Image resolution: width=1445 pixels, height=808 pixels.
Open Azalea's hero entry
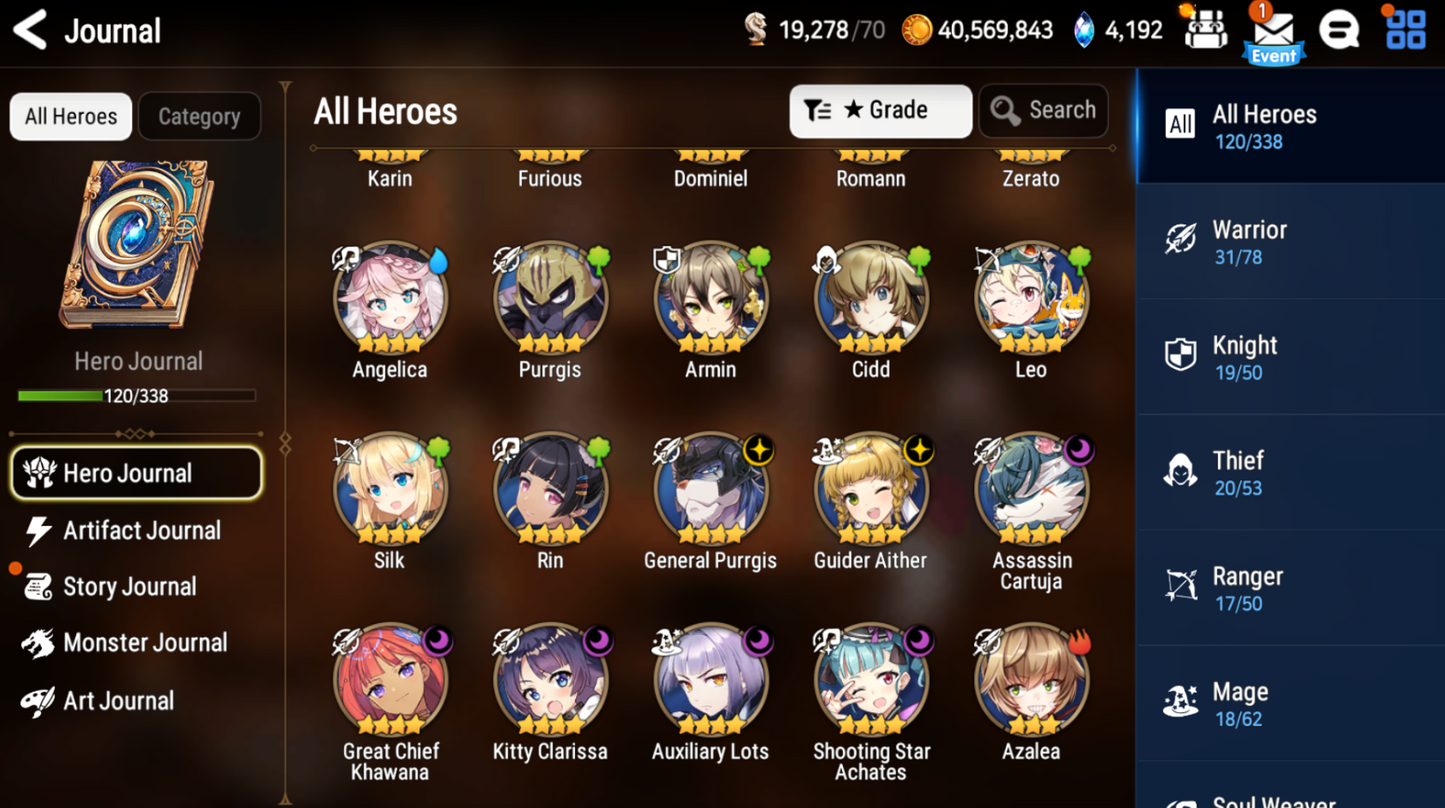tap(1031, 680)
